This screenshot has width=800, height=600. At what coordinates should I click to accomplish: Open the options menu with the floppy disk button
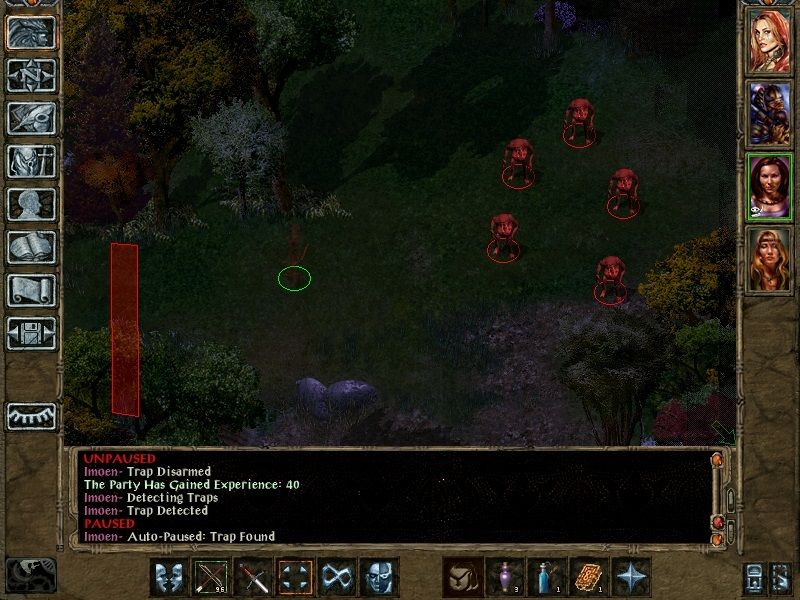[31, 334]
